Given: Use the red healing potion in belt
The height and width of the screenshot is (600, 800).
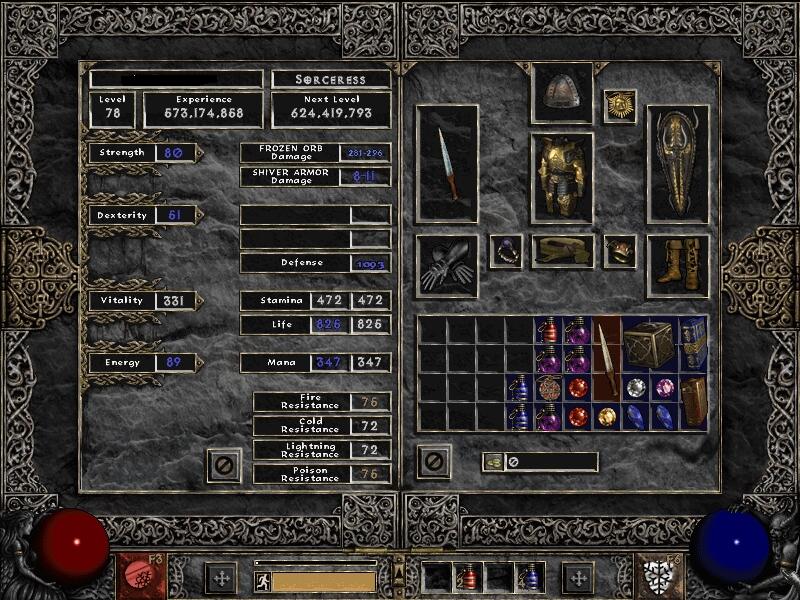Looking at the screenshot, I should [467, 578].
